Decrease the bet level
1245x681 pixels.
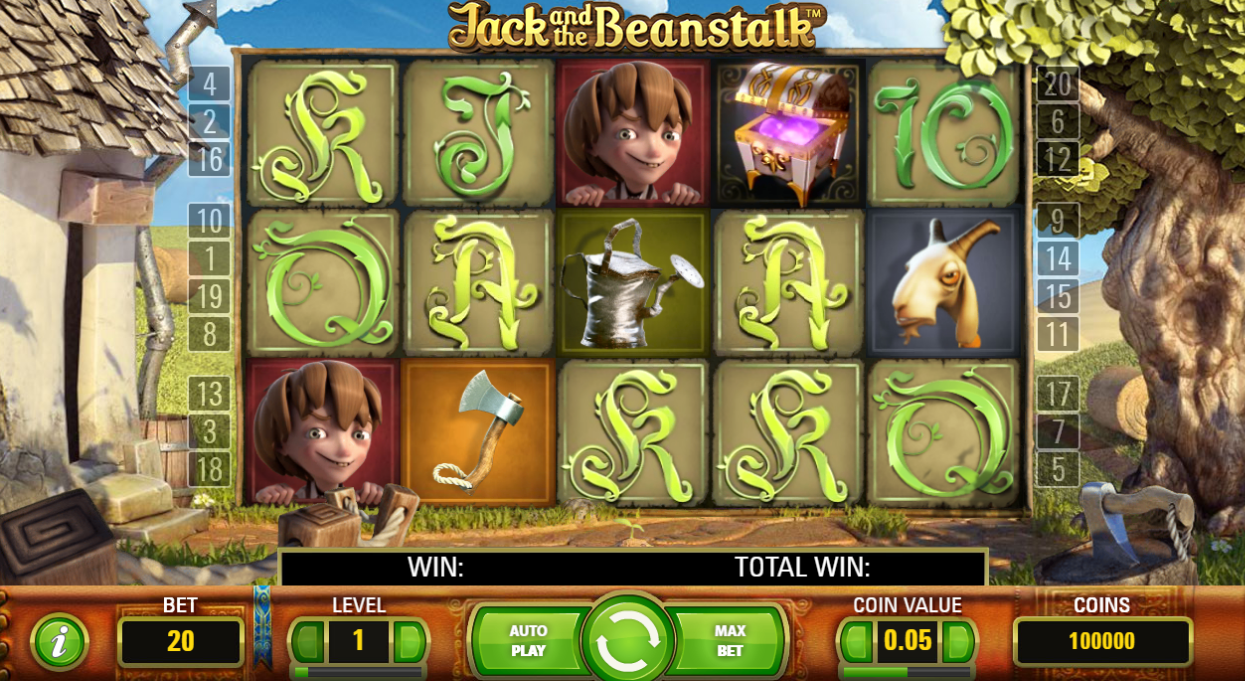coord(309,641)
